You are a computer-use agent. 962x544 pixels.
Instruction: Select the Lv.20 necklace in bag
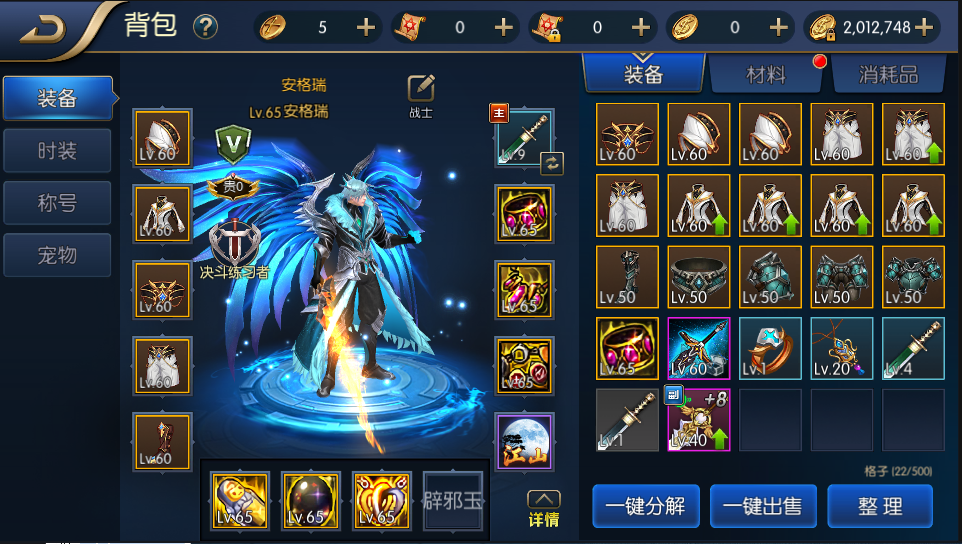[x=841, y=348]
